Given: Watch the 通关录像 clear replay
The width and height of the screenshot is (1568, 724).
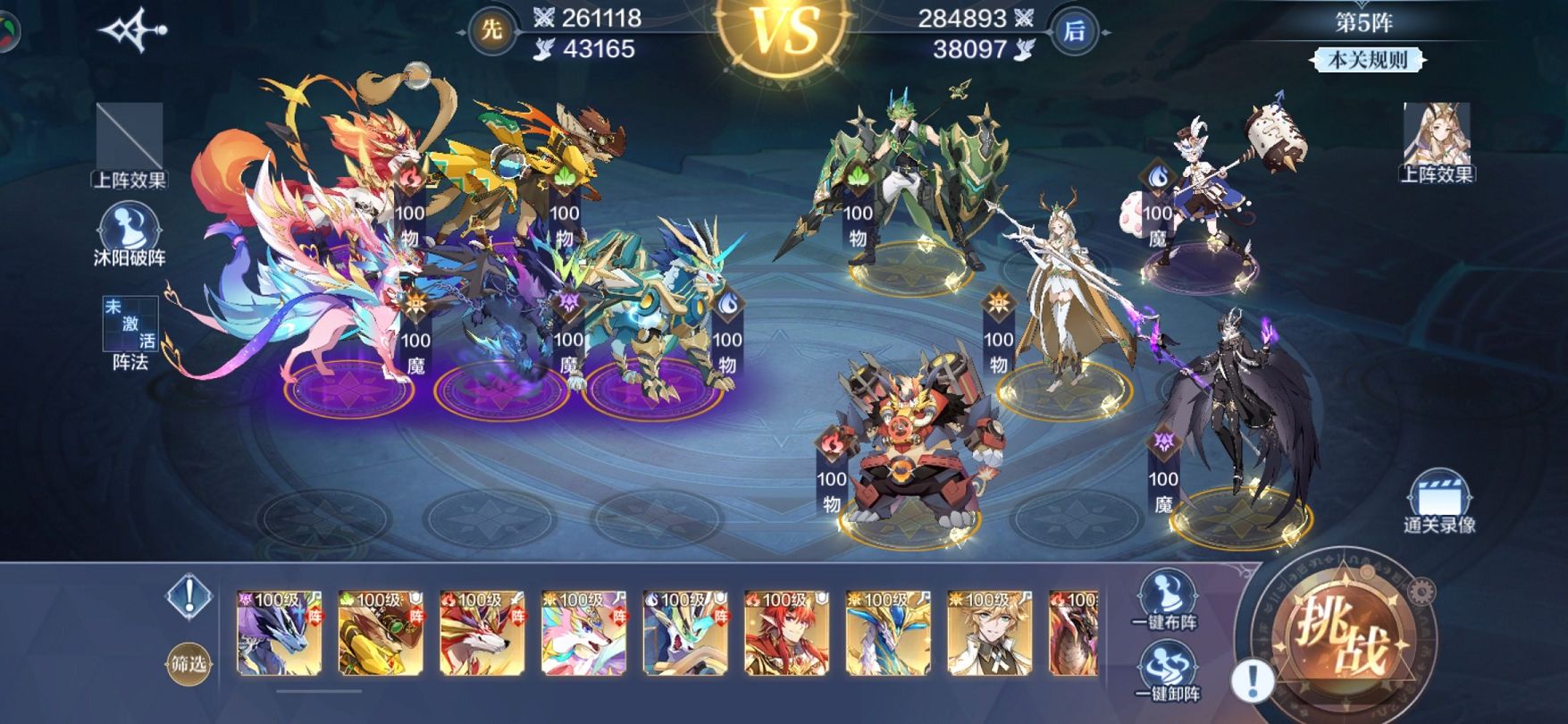Looking at the screenshot, I should coord(1438,501).
